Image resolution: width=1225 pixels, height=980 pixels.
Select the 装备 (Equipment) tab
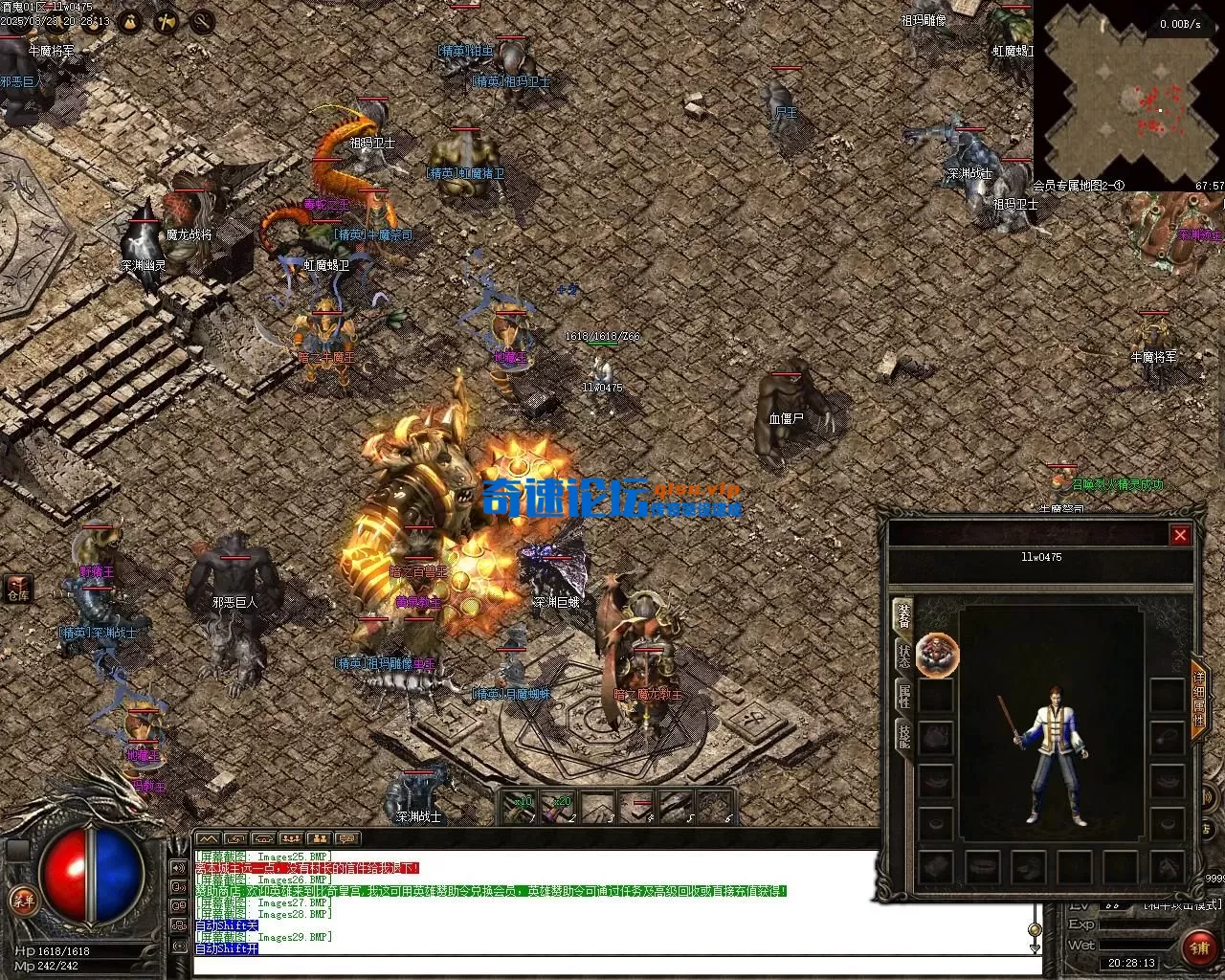(903, 615)
